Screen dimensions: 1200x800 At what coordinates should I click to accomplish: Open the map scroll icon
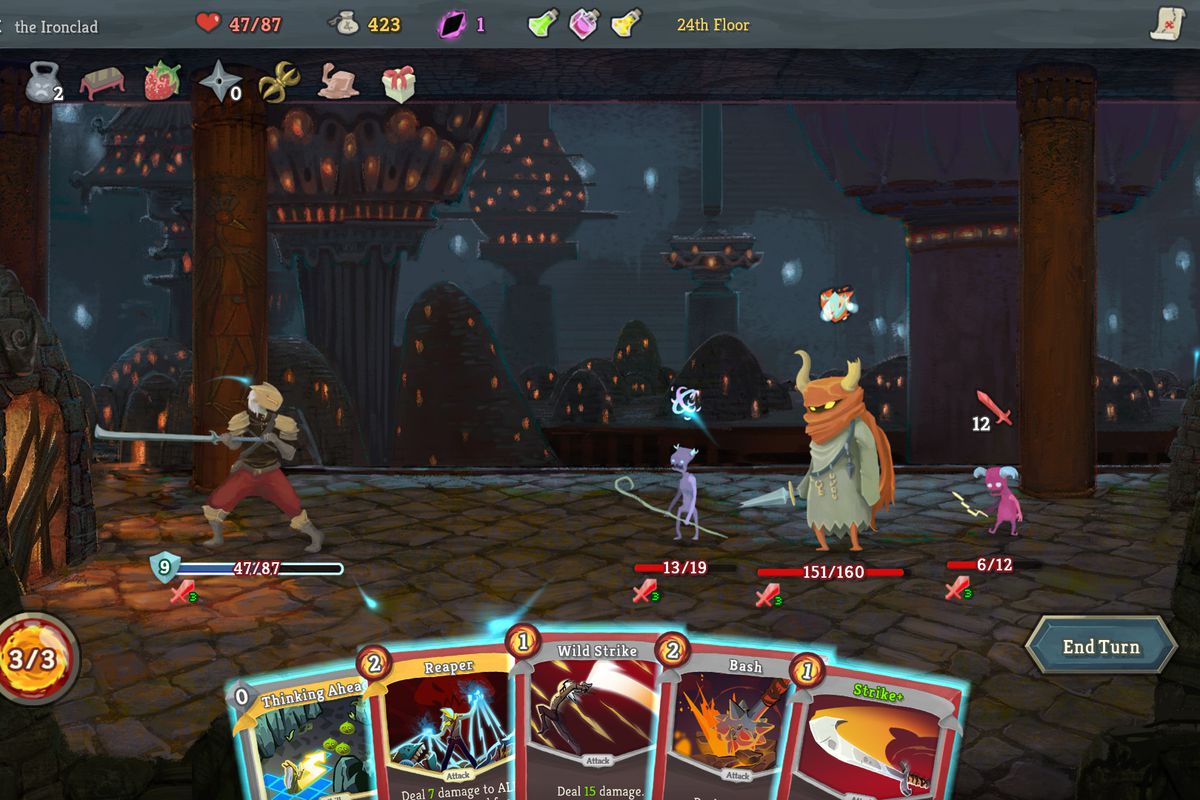coord(1166,23)
